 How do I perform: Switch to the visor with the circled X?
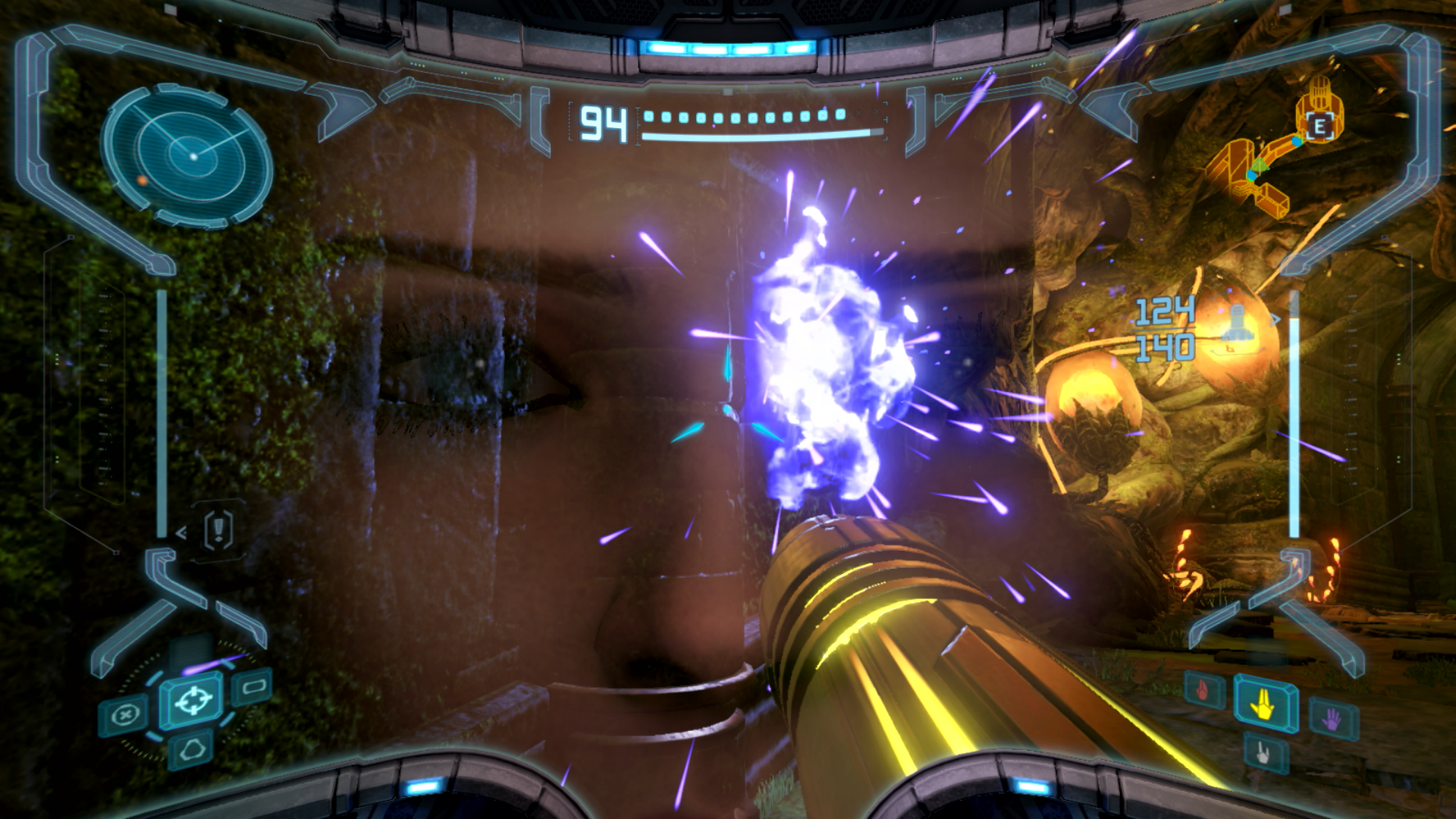click(x=125, y=715)
